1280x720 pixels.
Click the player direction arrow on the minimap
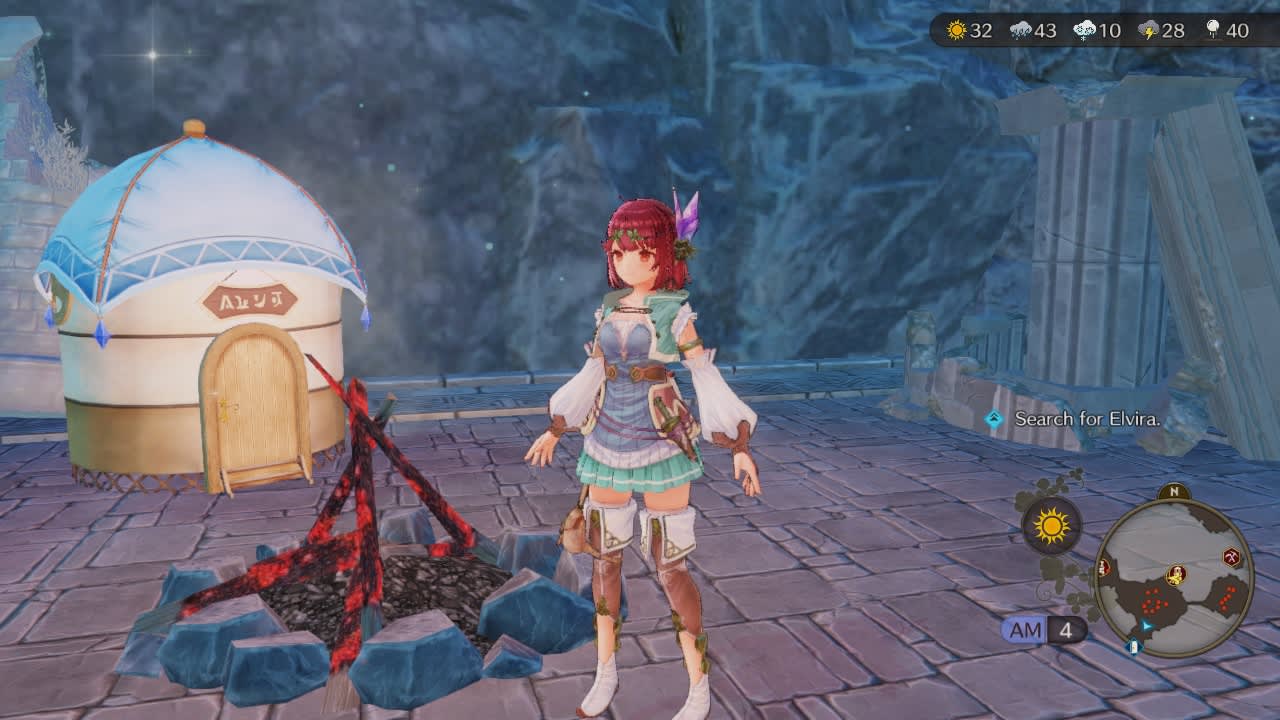1146,626
